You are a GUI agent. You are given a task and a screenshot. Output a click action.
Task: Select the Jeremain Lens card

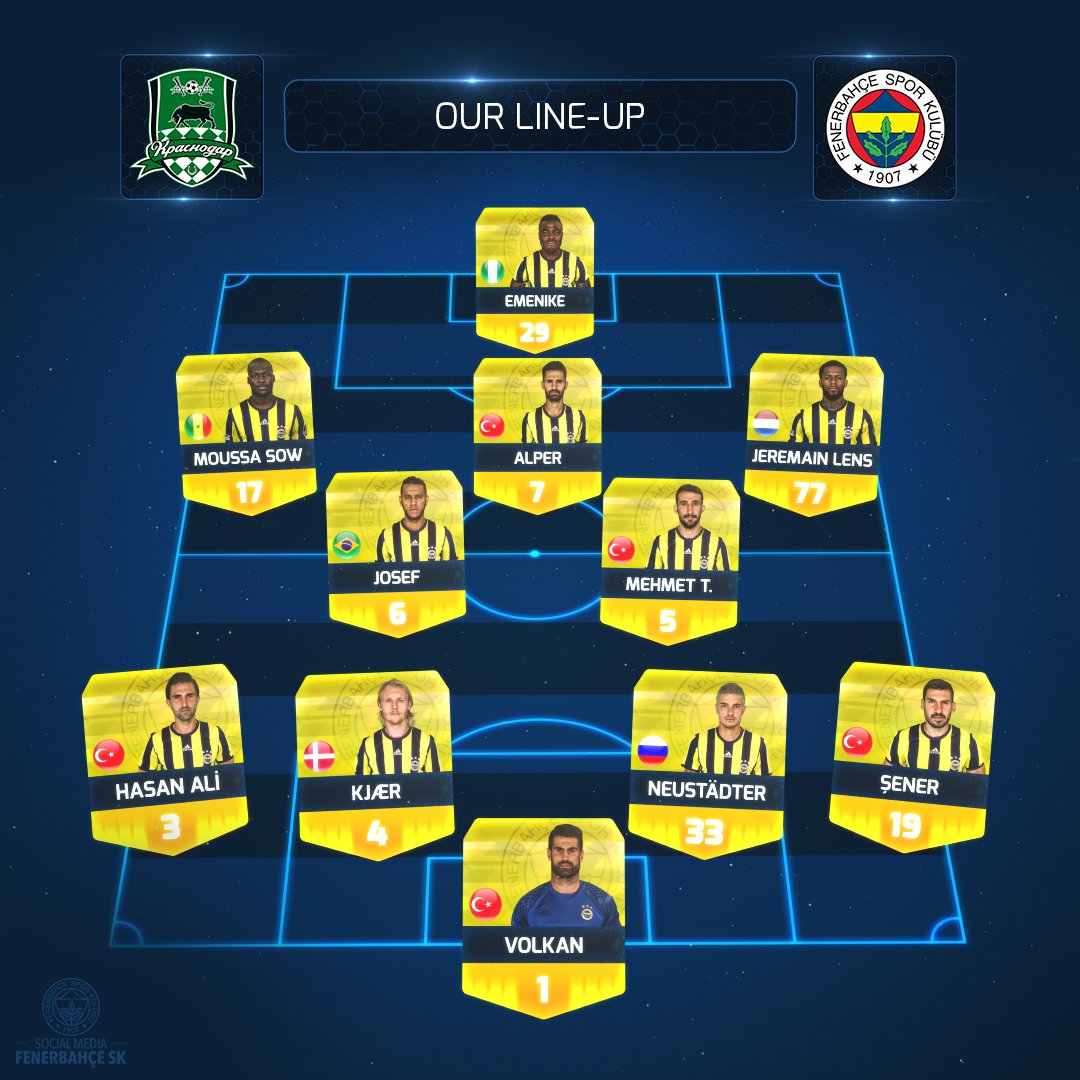[814, 432]
